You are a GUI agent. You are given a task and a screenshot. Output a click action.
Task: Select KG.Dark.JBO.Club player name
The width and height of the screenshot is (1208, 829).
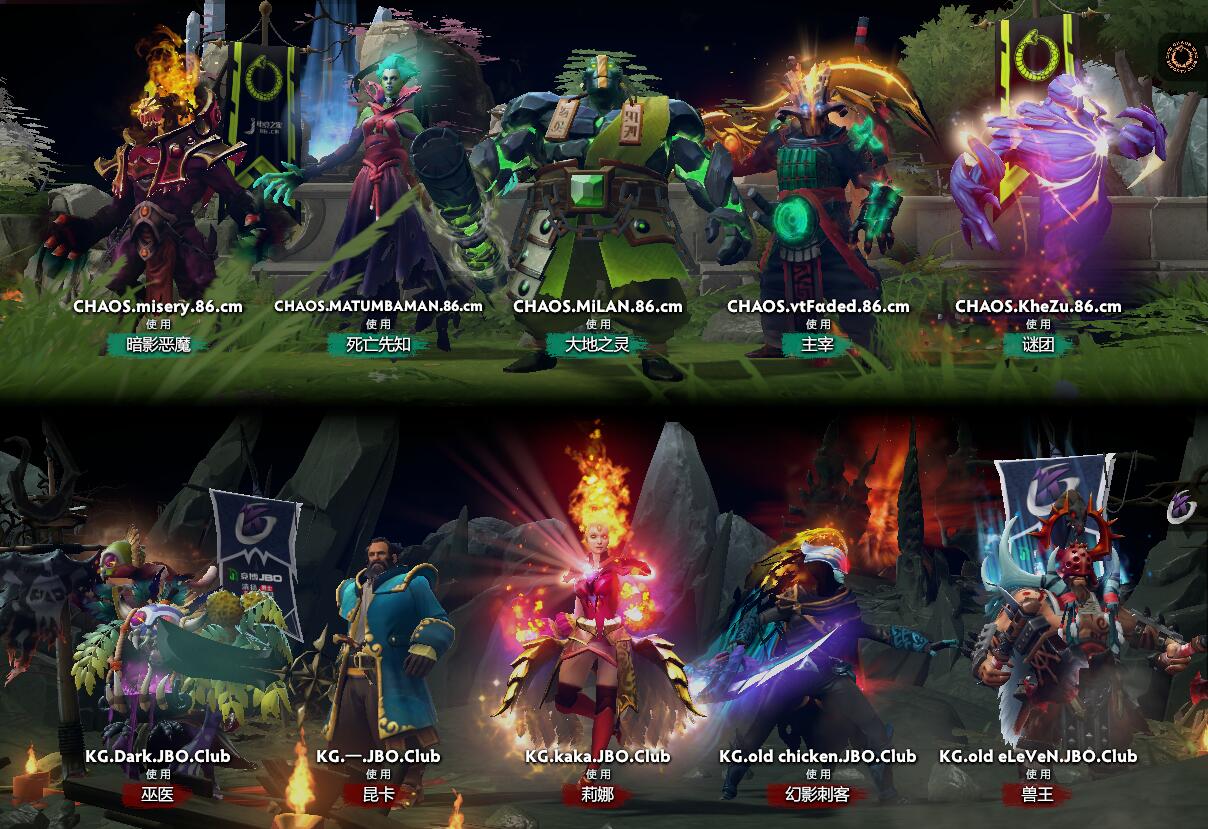158,756
